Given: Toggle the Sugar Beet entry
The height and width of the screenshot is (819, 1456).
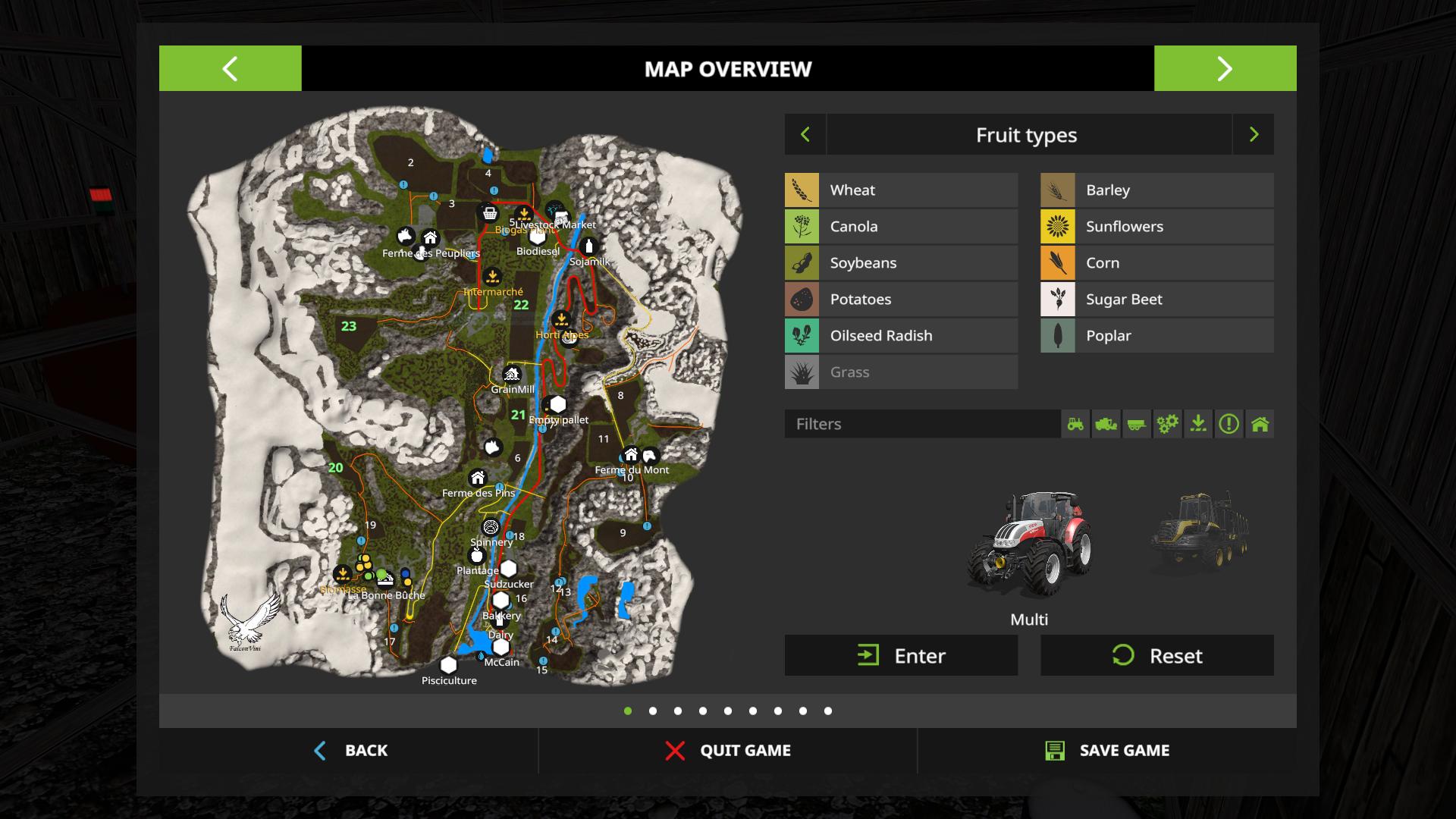Looking at the screenshot, I should (1156, 300).
